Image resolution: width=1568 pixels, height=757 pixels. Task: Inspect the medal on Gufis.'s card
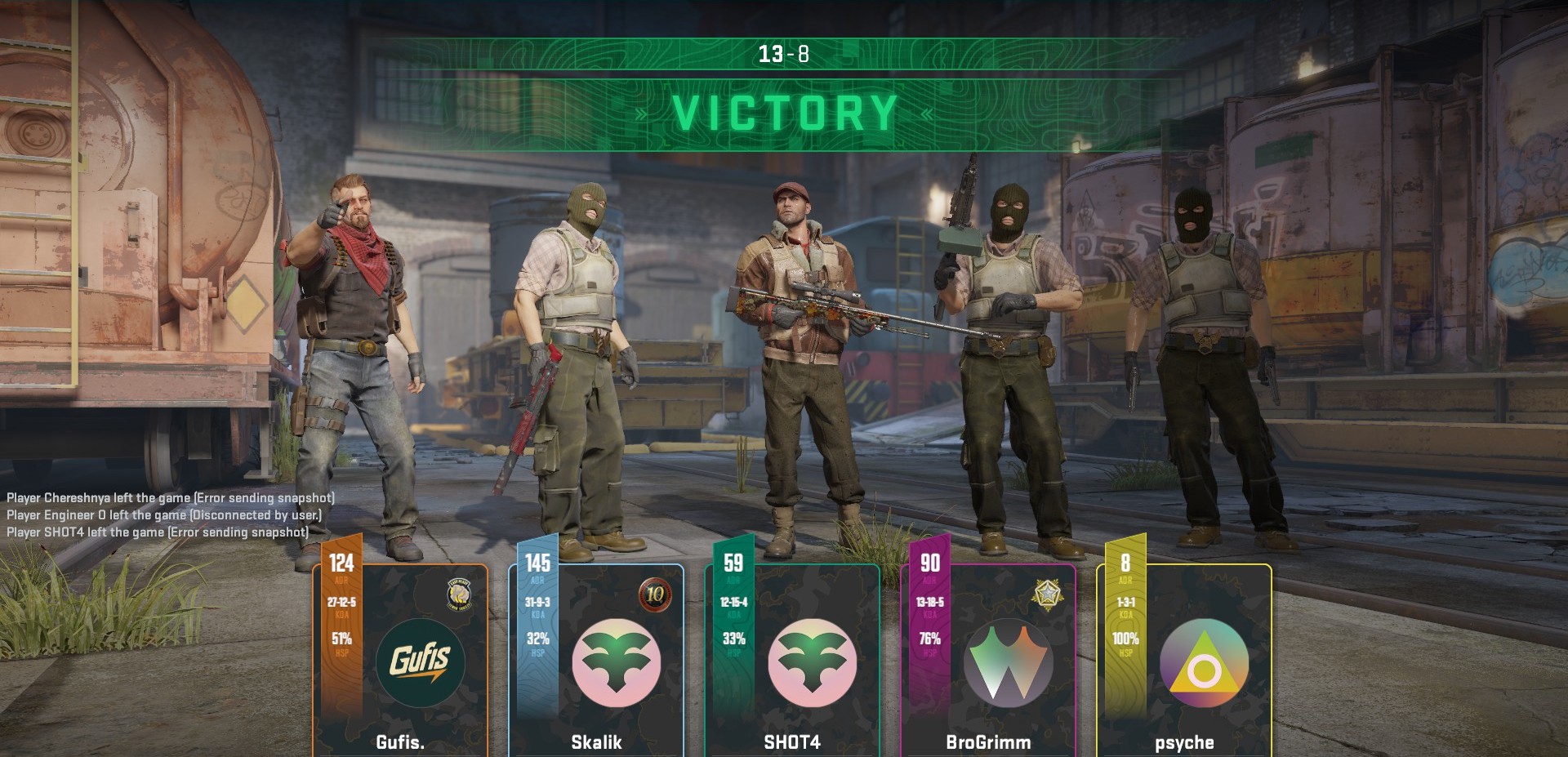pos(461,594)
